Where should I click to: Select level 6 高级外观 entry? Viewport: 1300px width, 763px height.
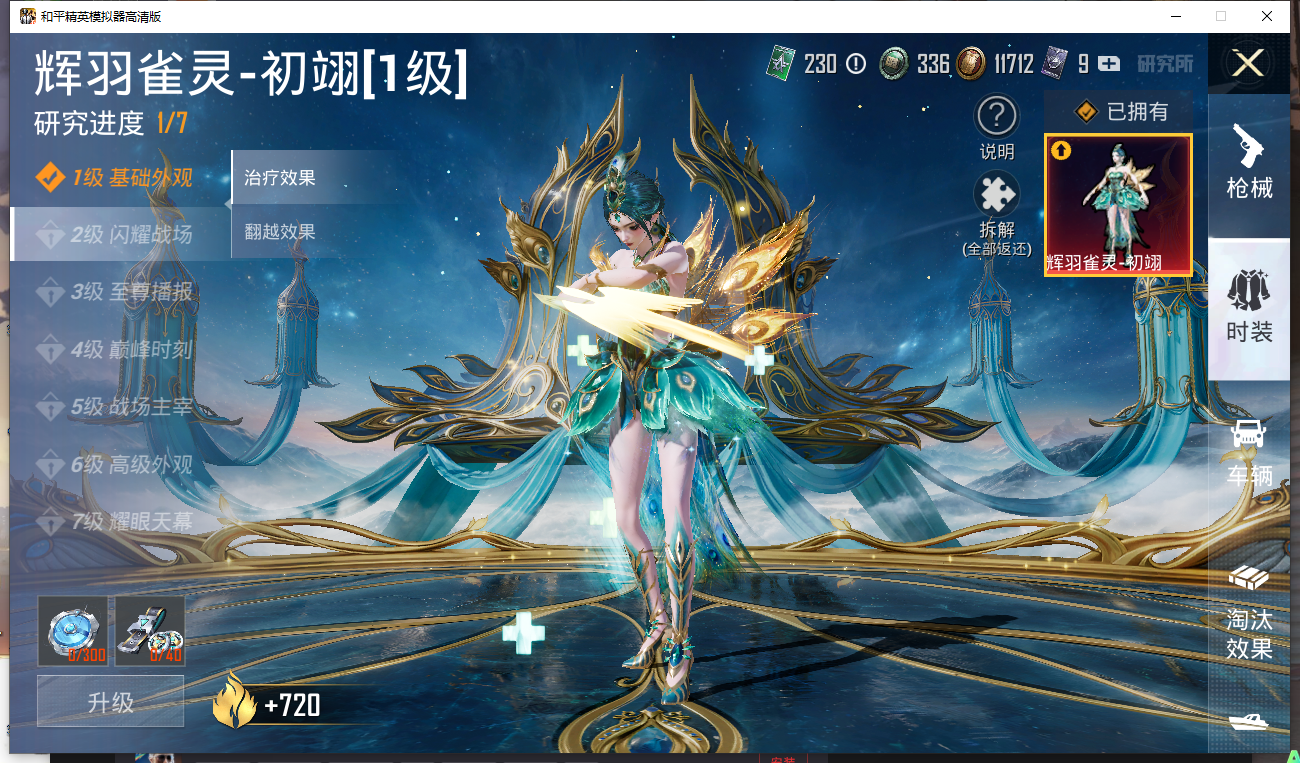pyautogui.click(x=115, y=465)
